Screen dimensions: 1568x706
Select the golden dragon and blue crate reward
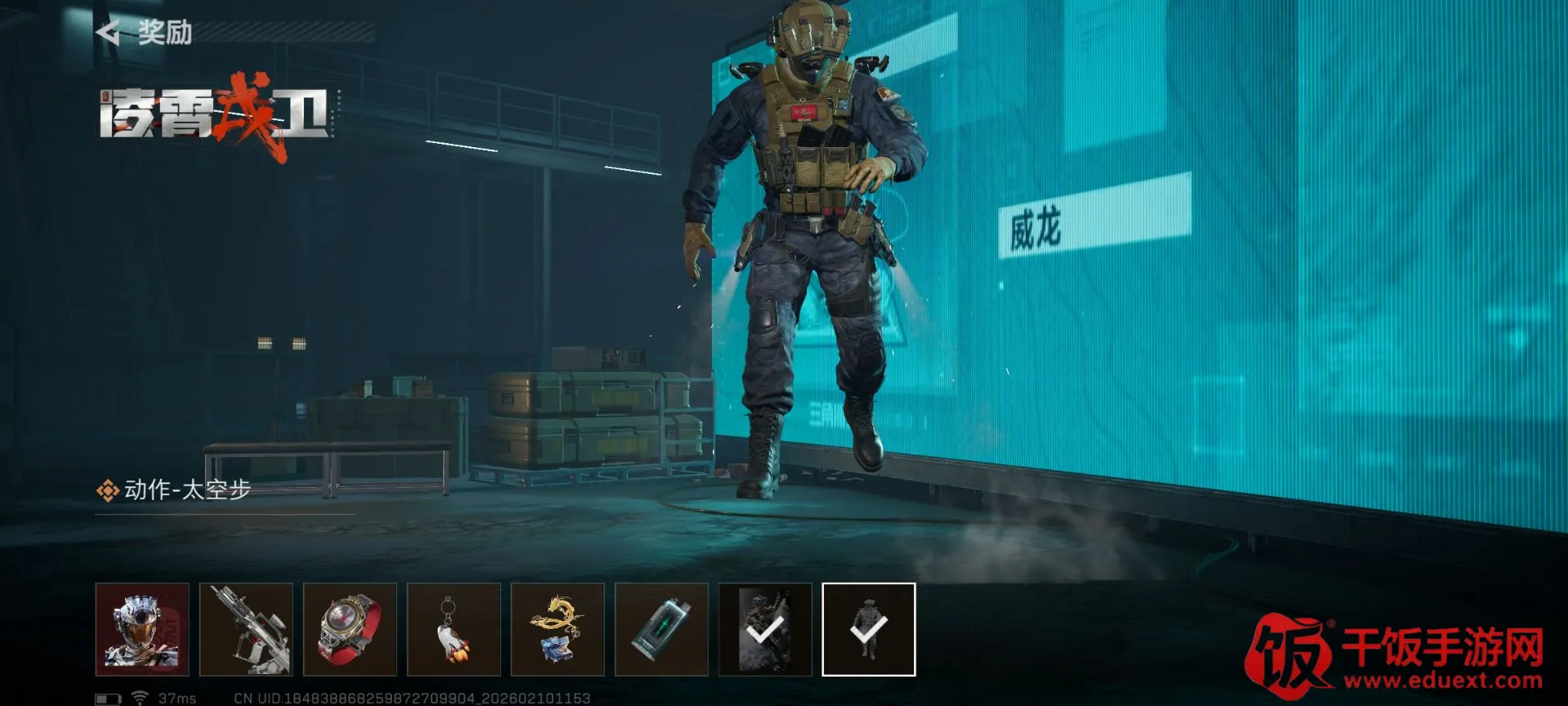557,629
